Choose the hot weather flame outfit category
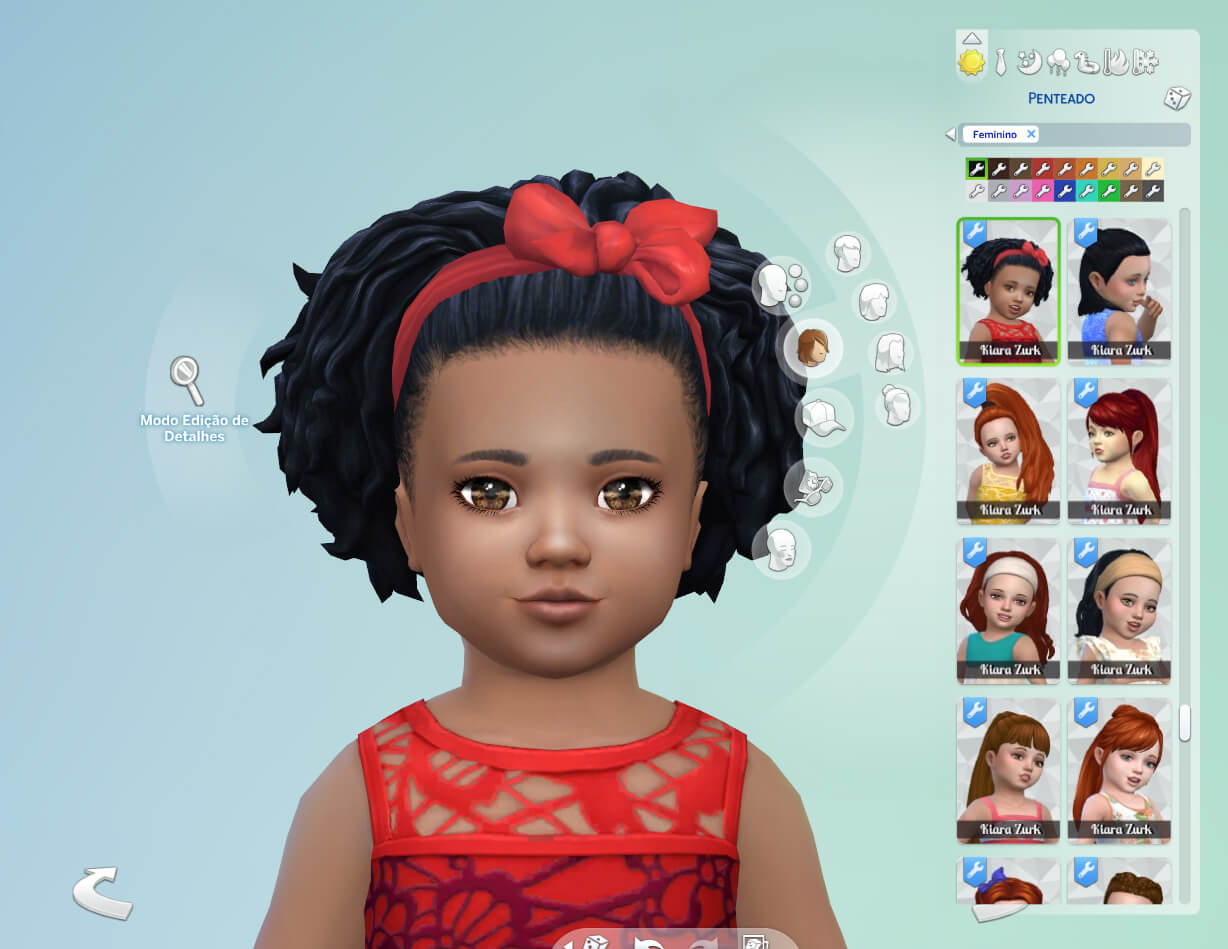 (x=1115, y=63)
